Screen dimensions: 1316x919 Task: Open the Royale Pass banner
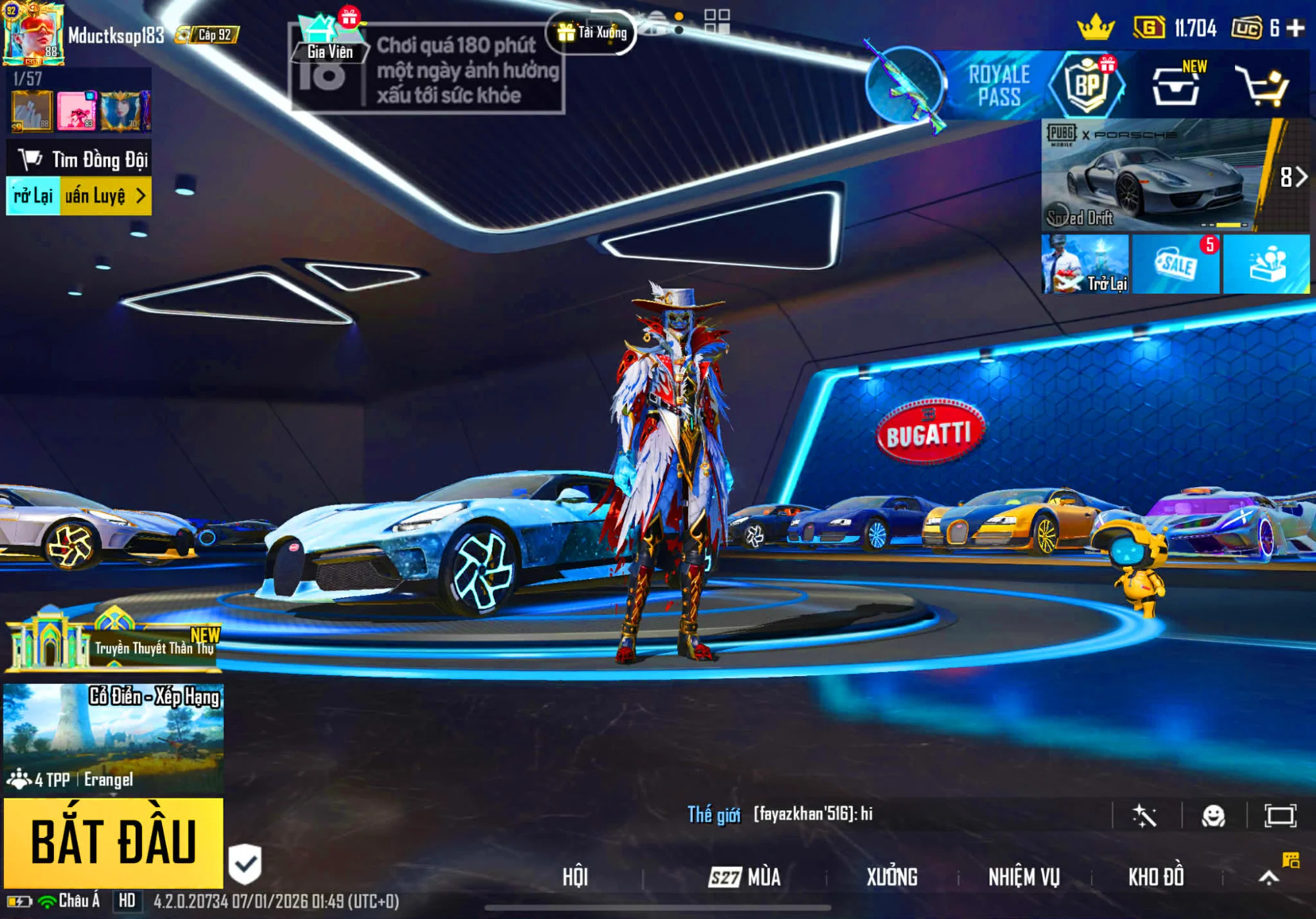(x=998, y=86)
